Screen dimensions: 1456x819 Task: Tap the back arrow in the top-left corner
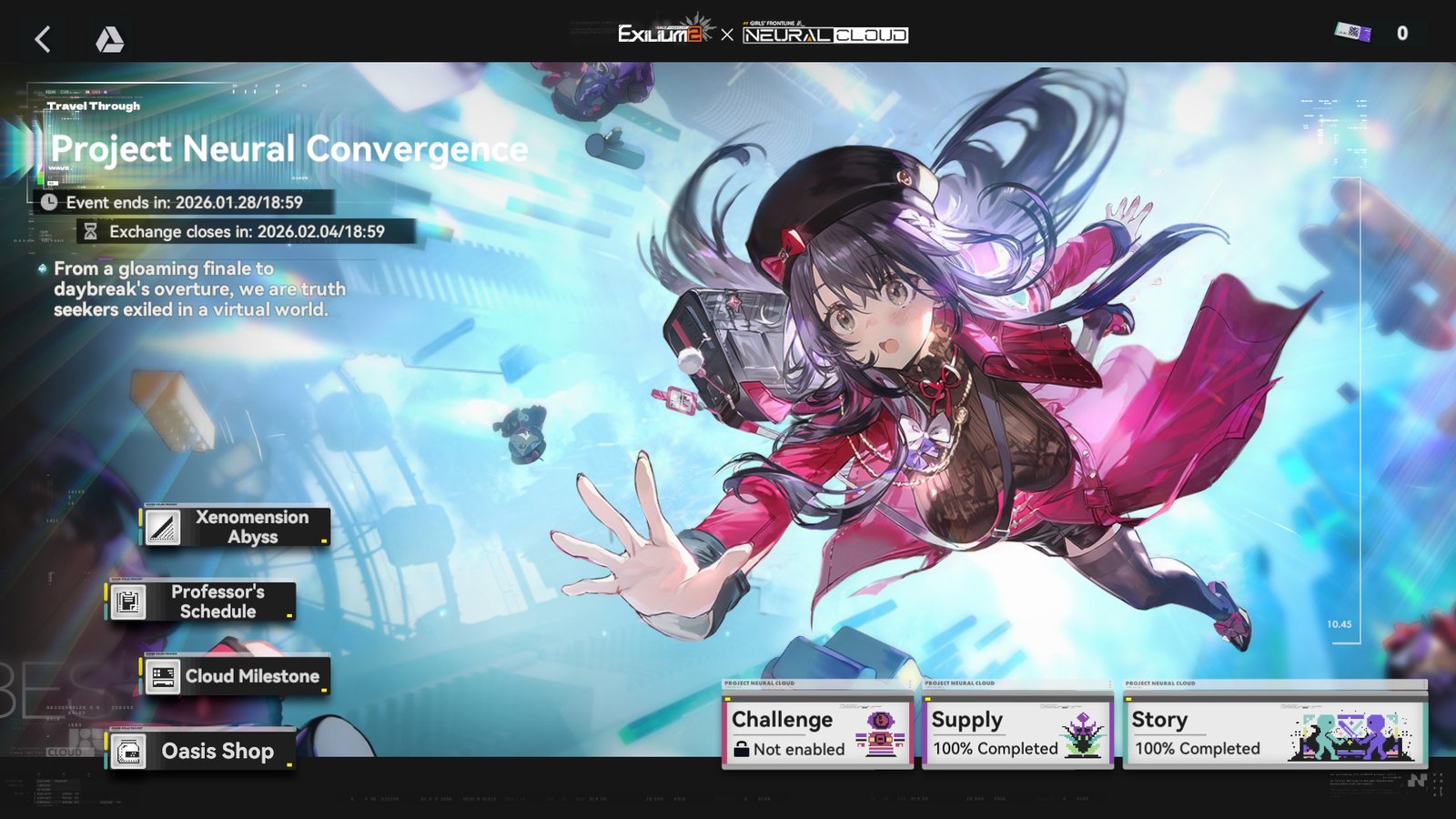click(42, 40)
